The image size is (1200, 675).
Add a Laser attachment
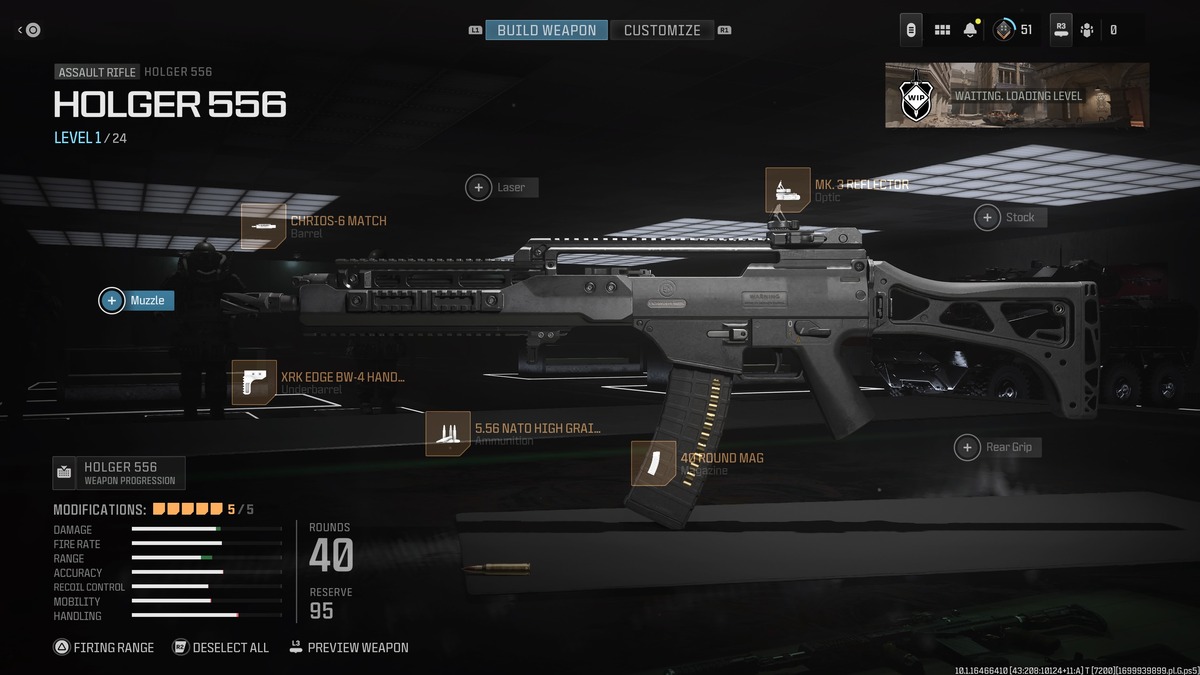pos(501,187)
